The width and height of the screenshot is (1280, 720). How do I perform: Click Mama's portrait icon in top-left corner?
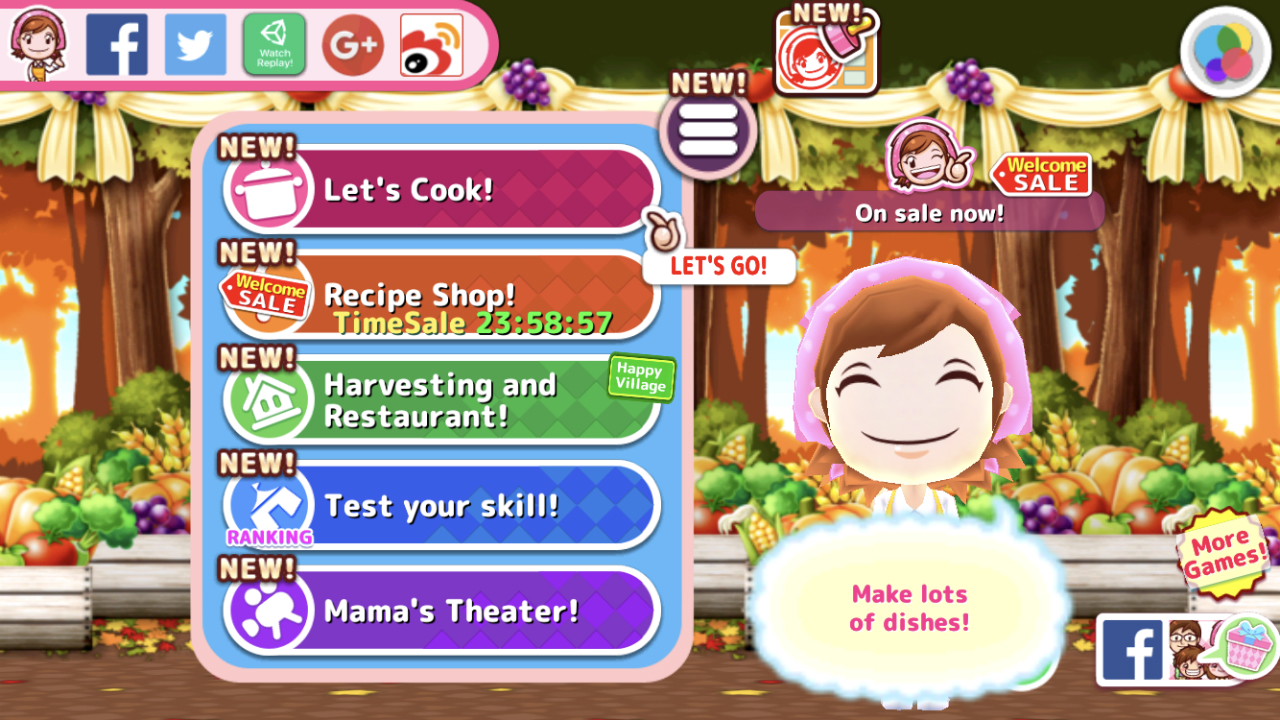(38, 44)
